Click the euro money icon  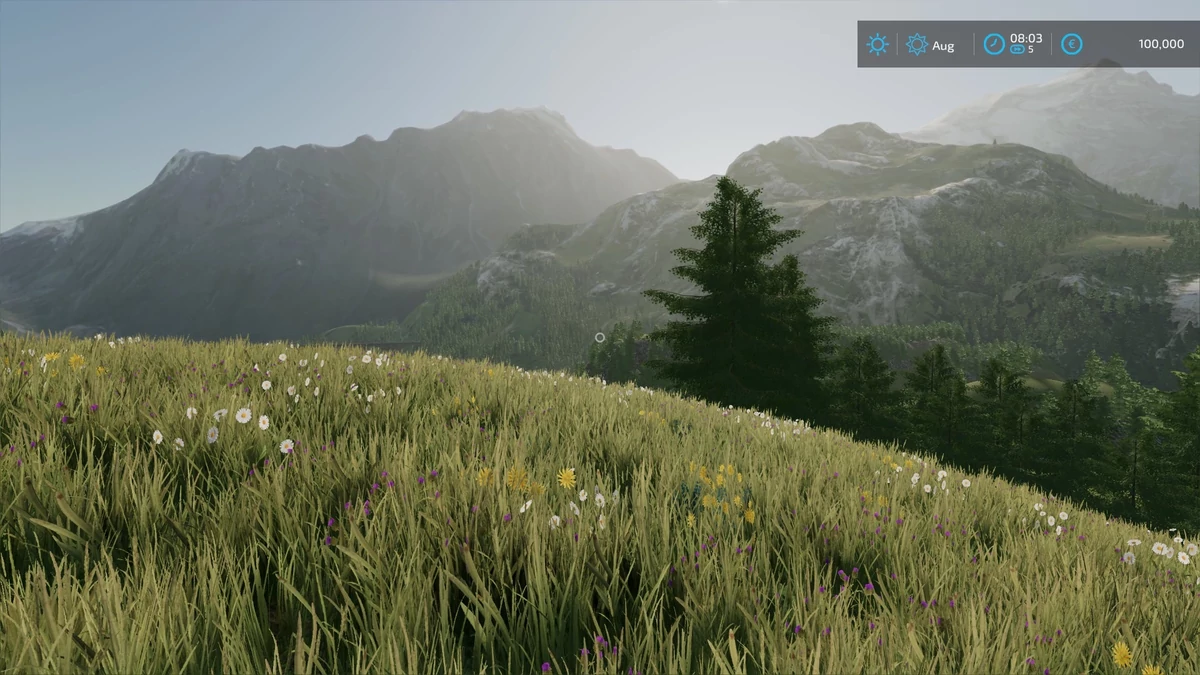tap(1071, 44)
